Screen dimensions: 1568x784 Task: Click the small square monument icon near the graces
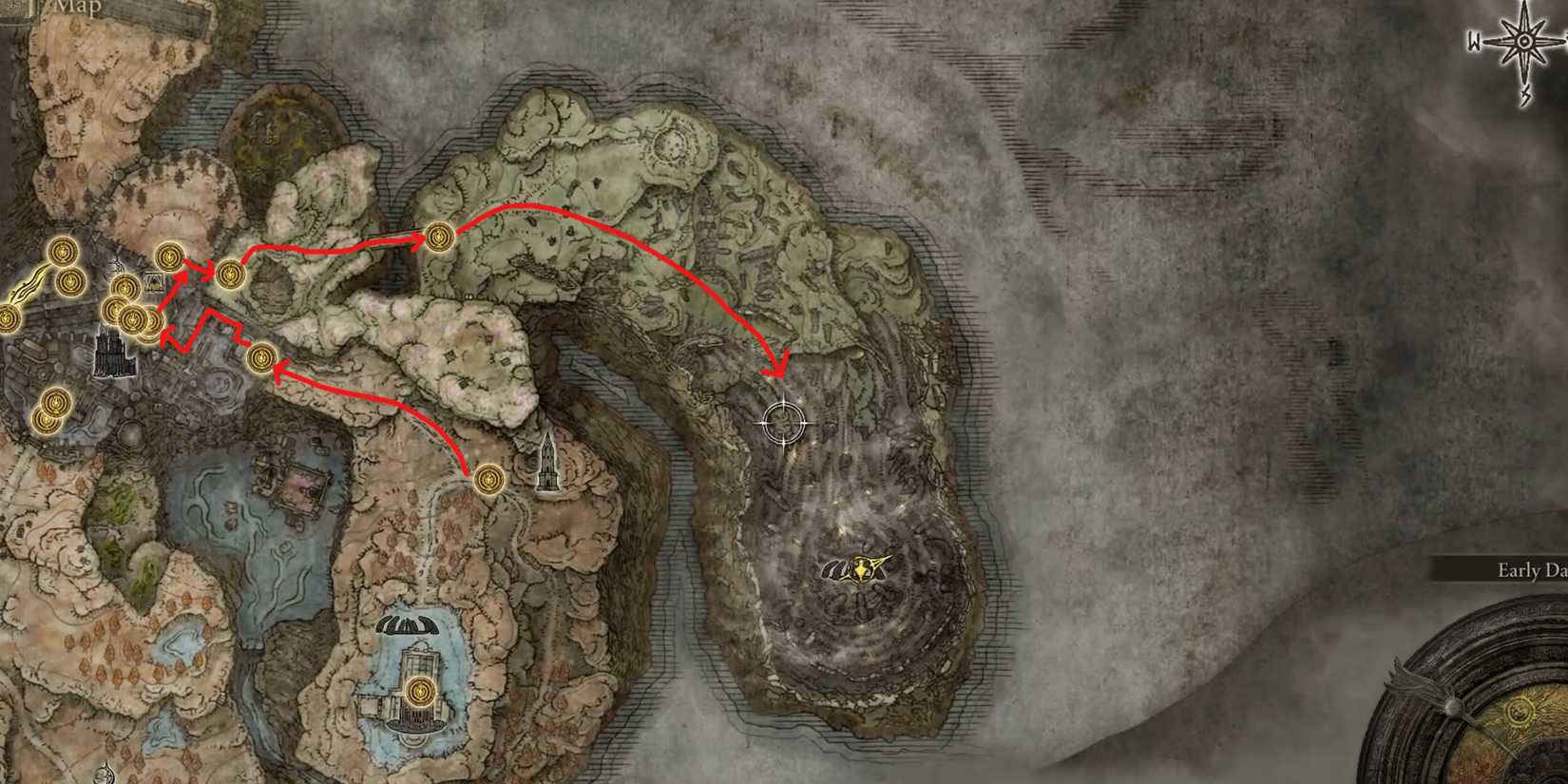pyautogui.click(x=154, y=282)
